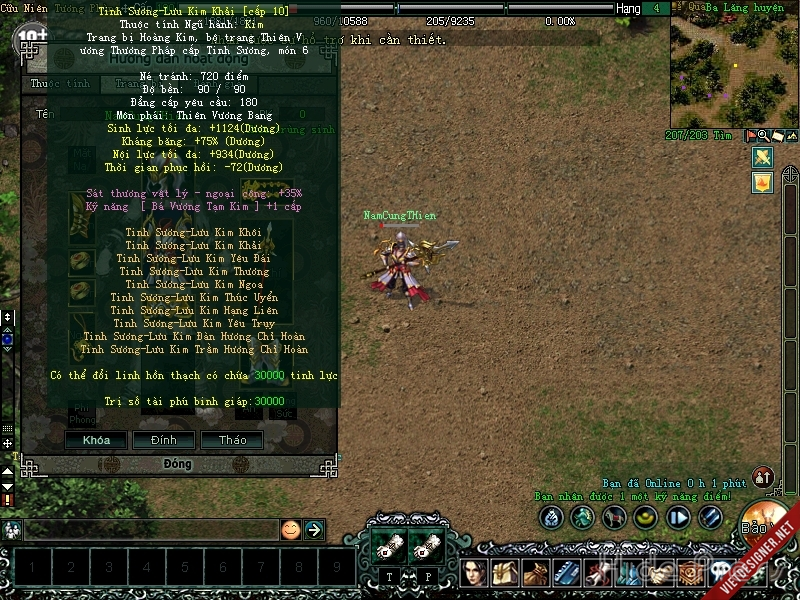Click the blue play-arrow round icon
This screenshot has height=600, width=800.
point(679,517)
